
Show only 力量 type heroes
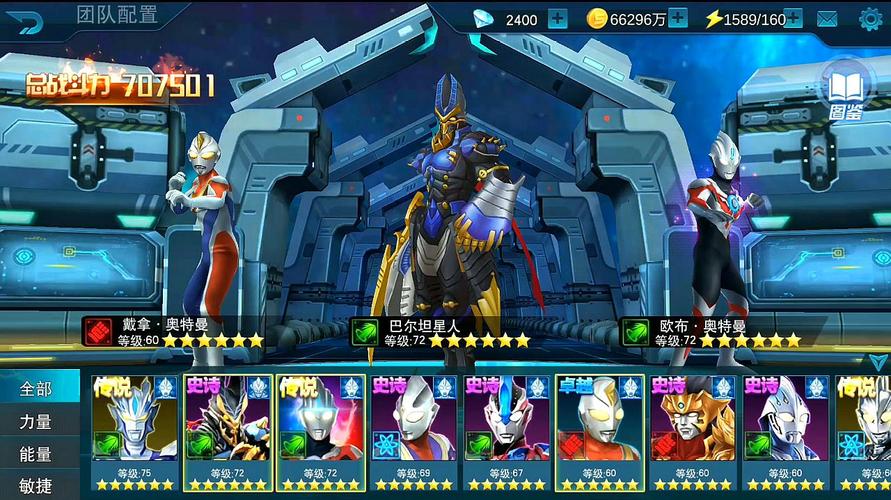(x=36, y=421)
